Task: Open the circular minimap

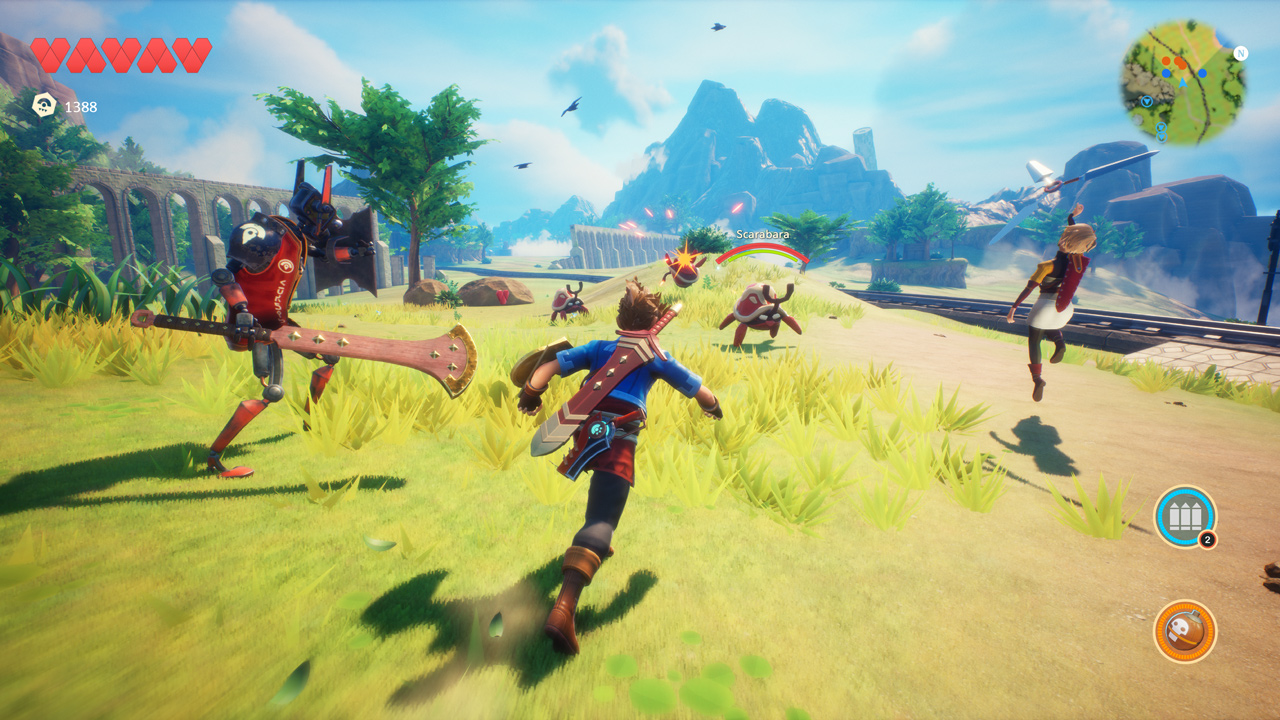Action: click(x=1182, y=81)
